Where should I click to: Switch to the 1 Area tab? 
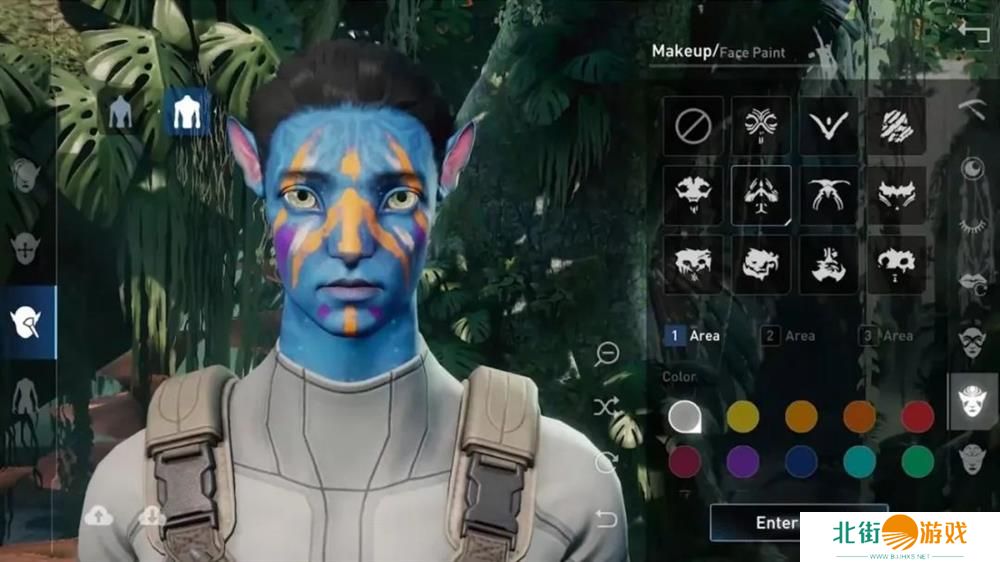693,336
